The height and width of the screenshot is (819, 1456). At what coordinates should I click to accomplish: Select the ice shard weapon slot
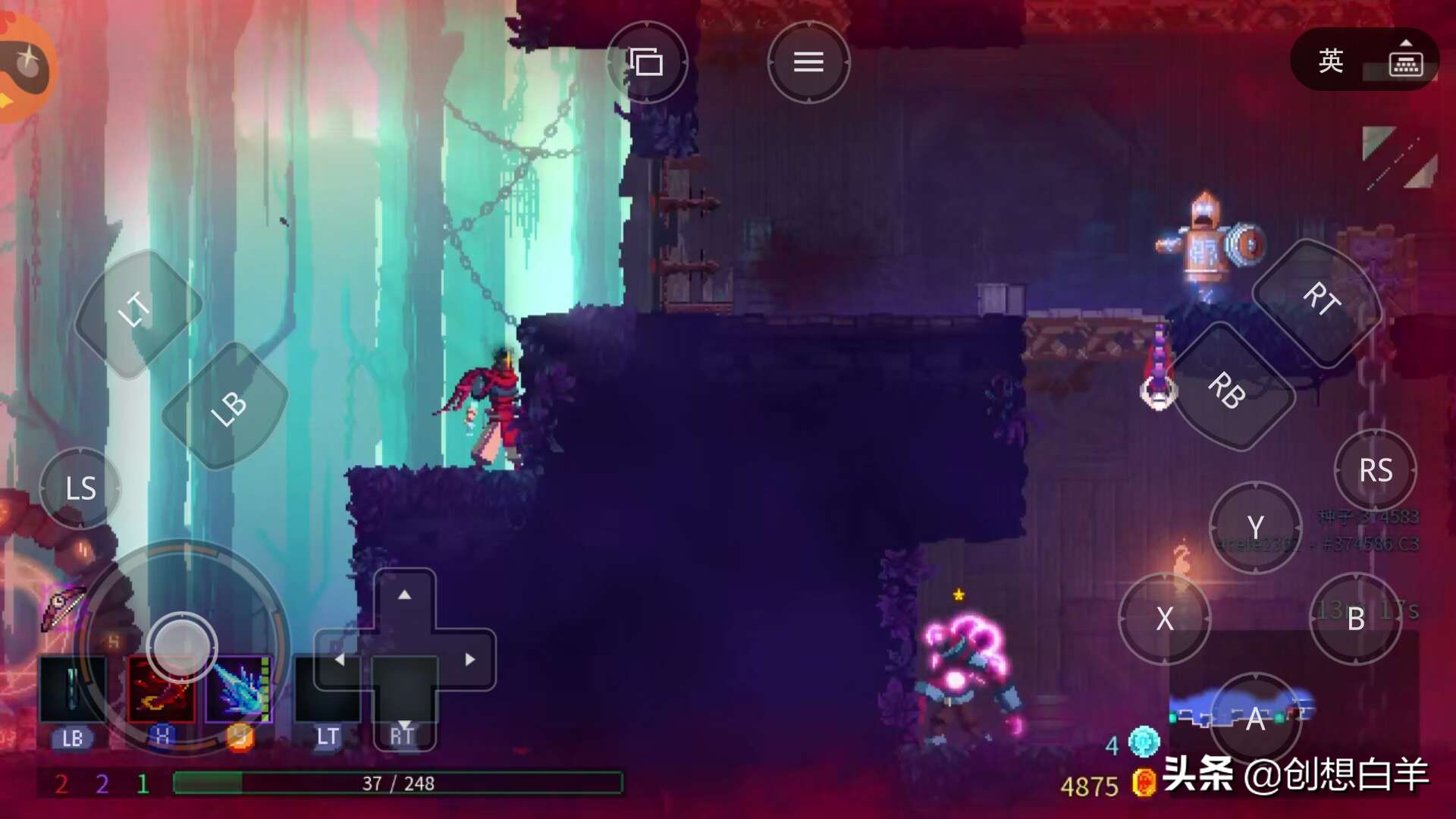click(x=240, y=690)
